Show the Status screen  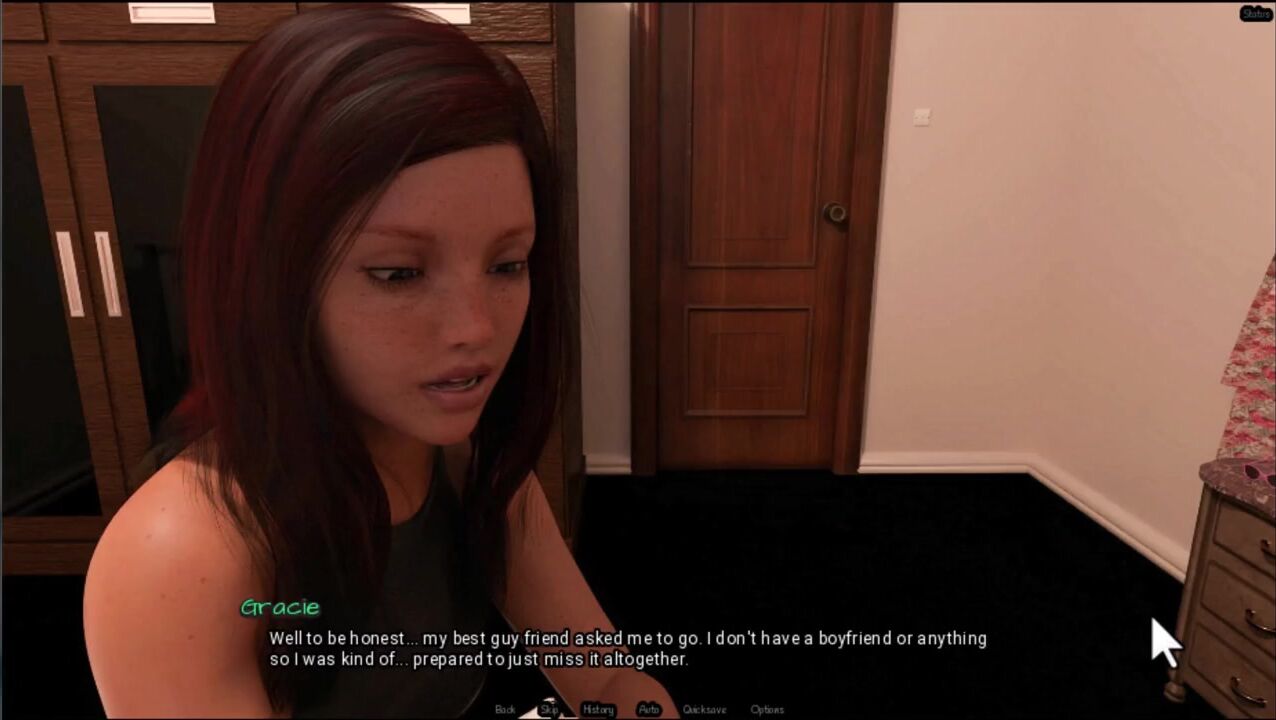pyautogui.click(x=1256, y=14)
